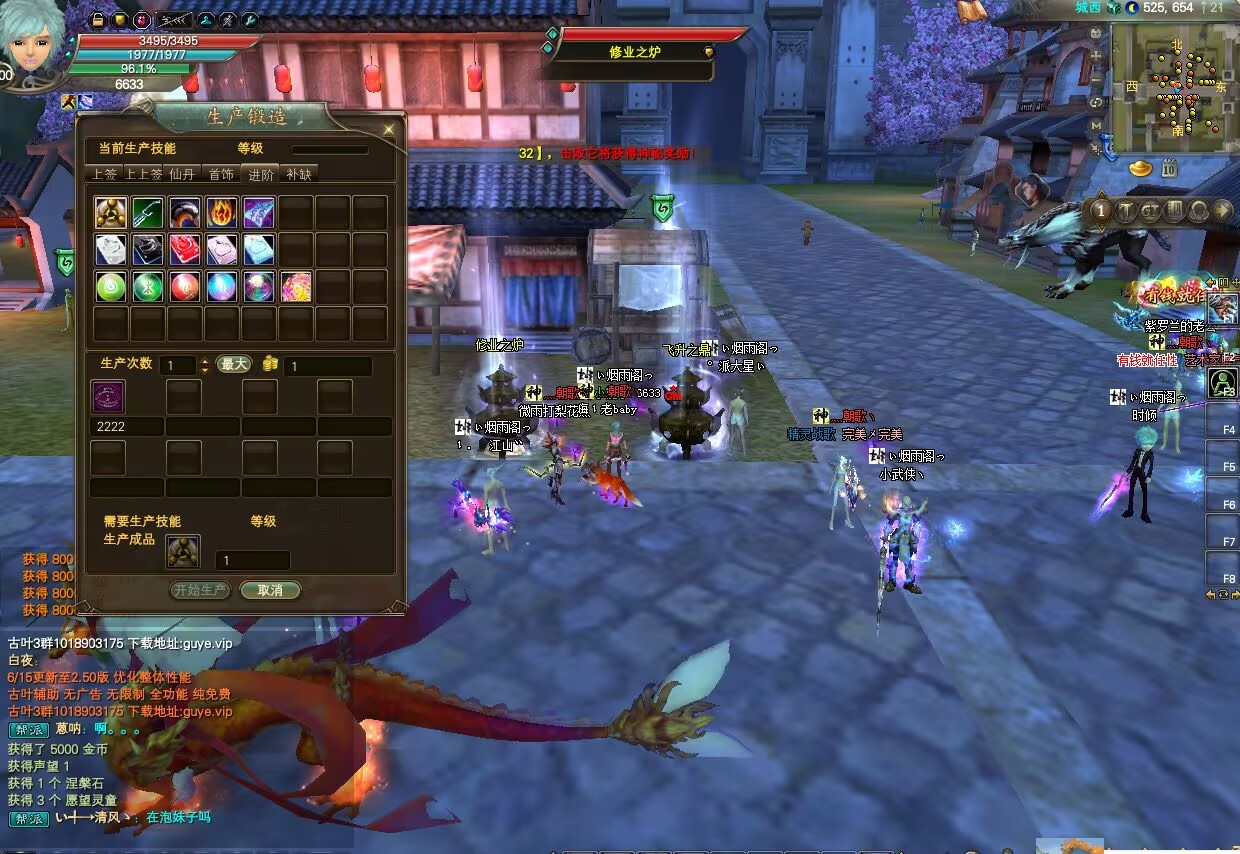
Task: Open the gold ingot shop icon
Action: [1141, 169]
